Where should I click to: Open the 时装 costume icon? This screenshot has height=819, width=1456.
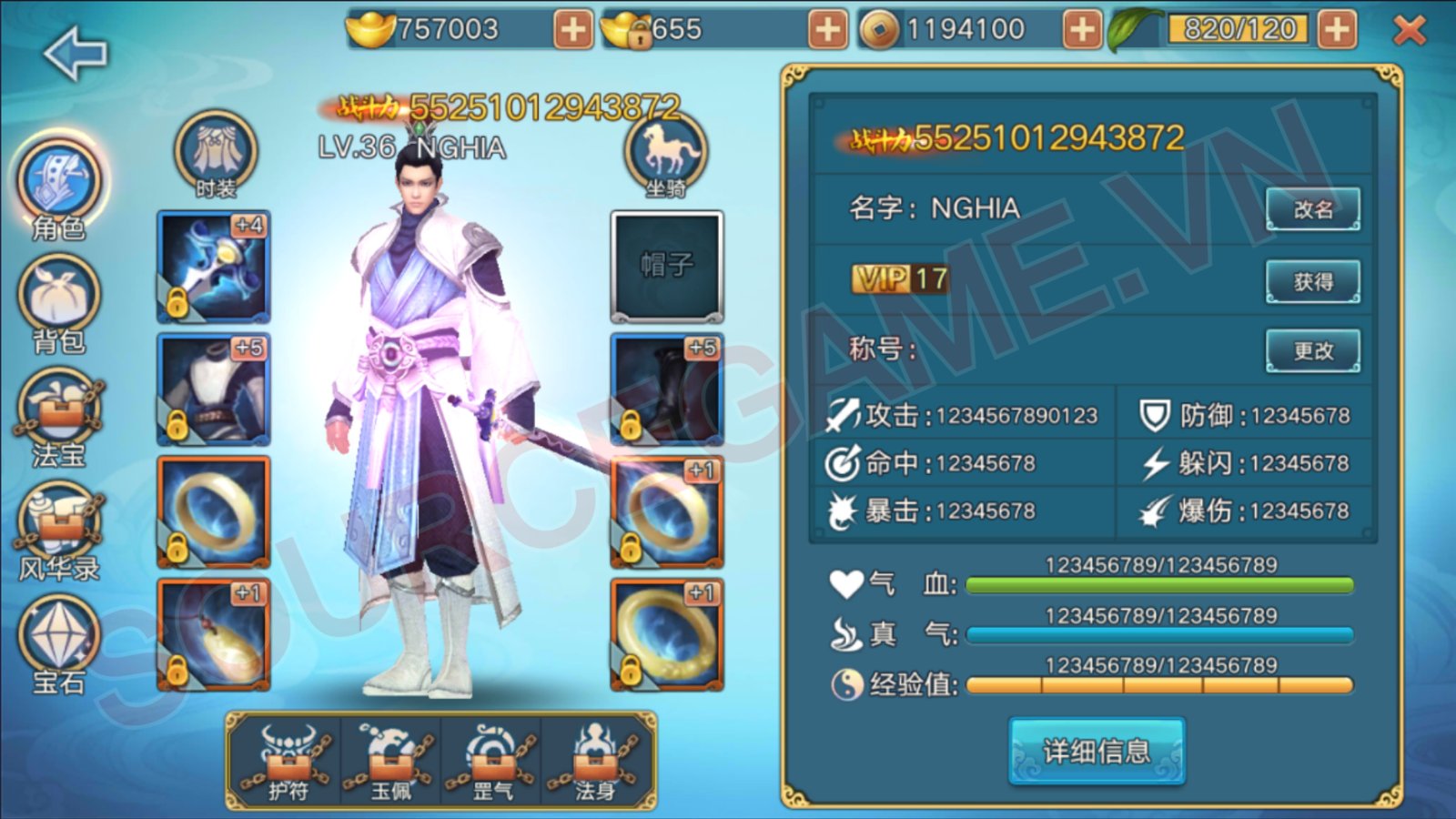(x=216, y=153)
